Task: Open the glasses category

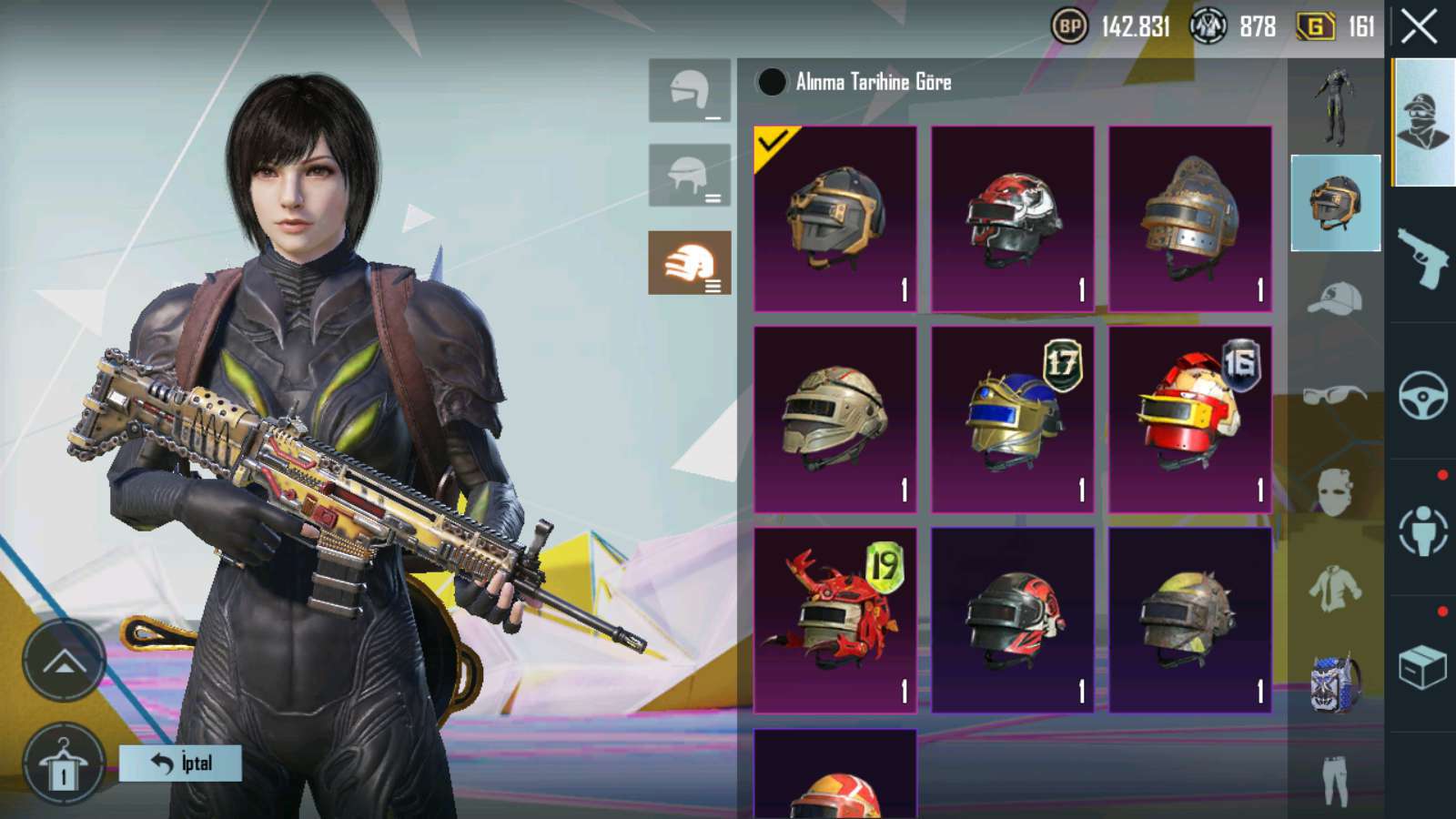Action: [x=1335, y=395]
